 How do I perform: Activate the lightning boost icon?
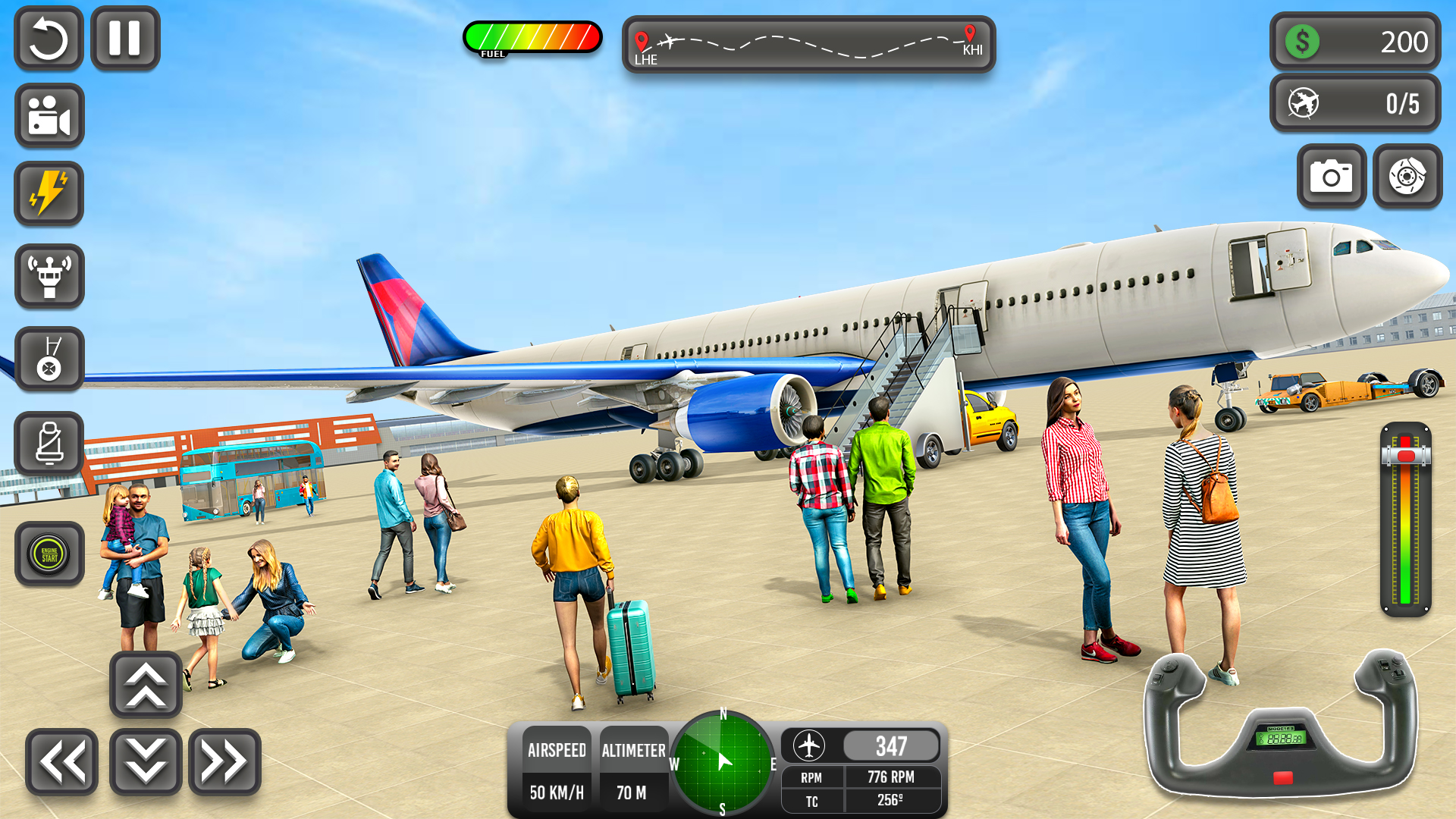[x=49, y=193]
